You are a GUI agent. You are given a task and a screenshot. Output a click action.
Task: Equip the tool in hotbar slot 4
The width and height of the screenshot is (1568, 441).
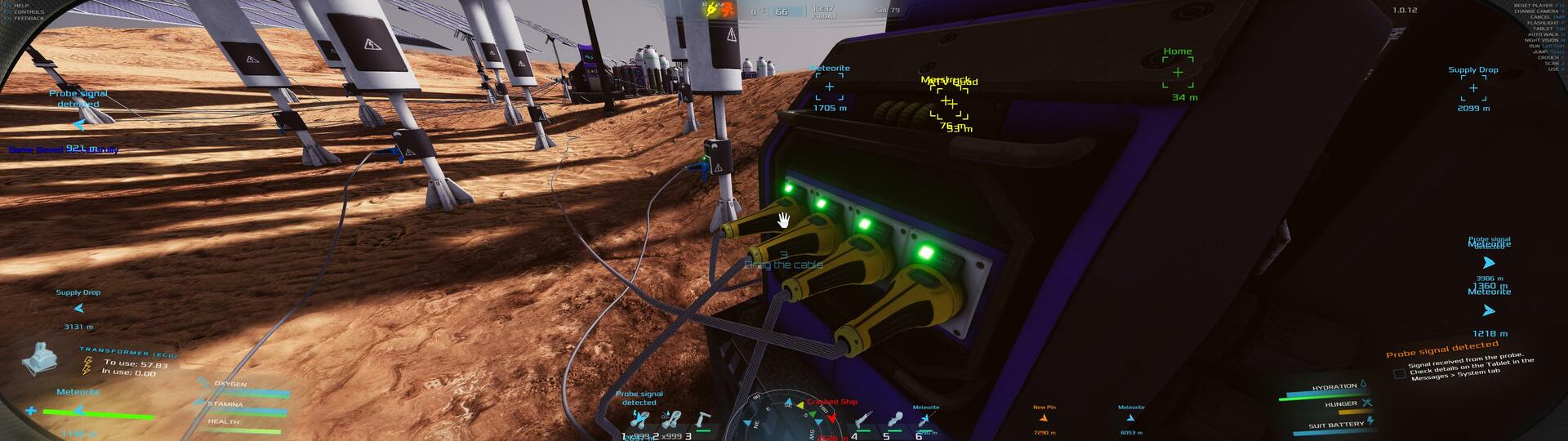862,421
